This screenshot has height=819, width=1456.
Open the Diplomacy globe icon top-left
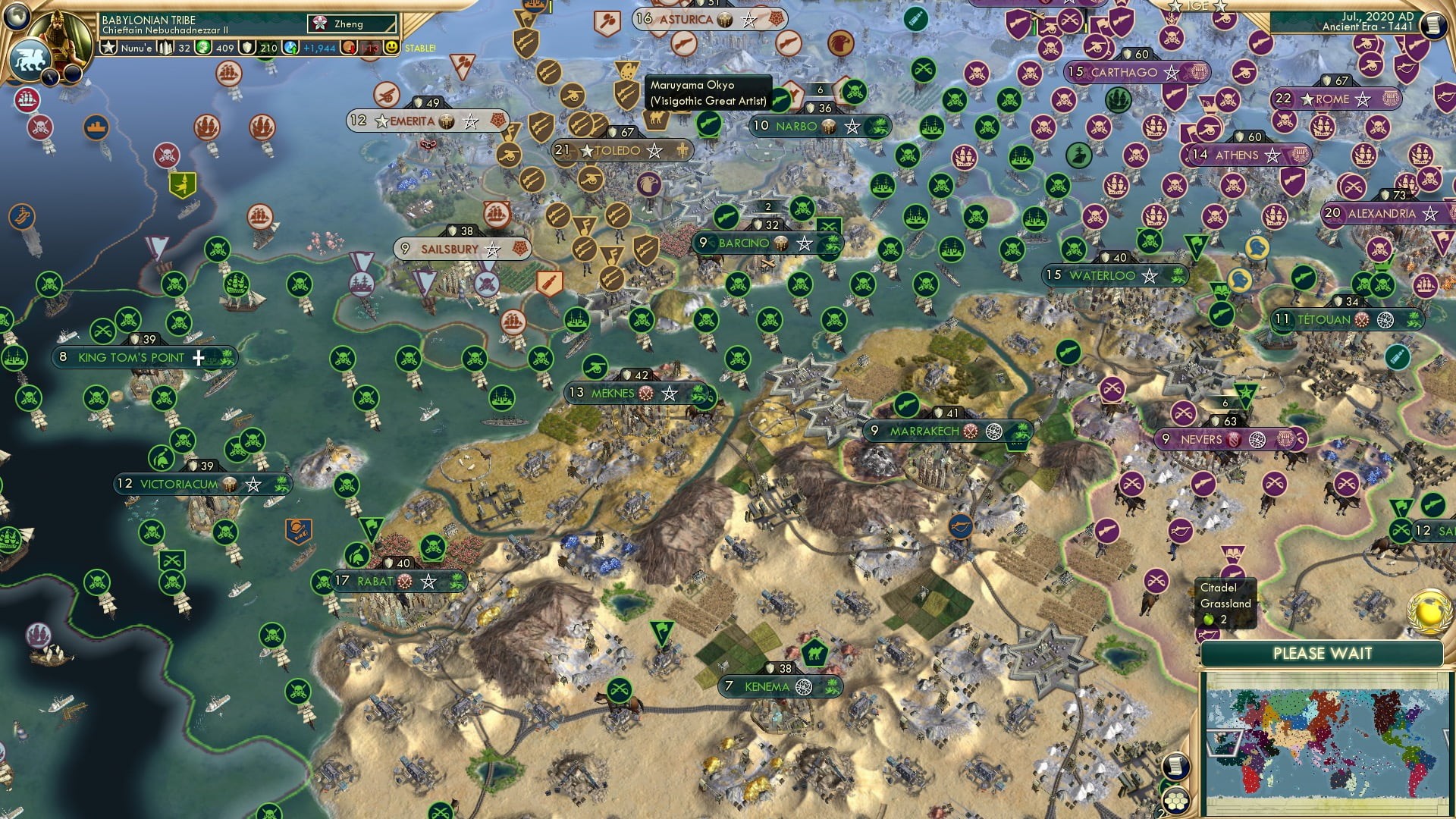point(17,16)
